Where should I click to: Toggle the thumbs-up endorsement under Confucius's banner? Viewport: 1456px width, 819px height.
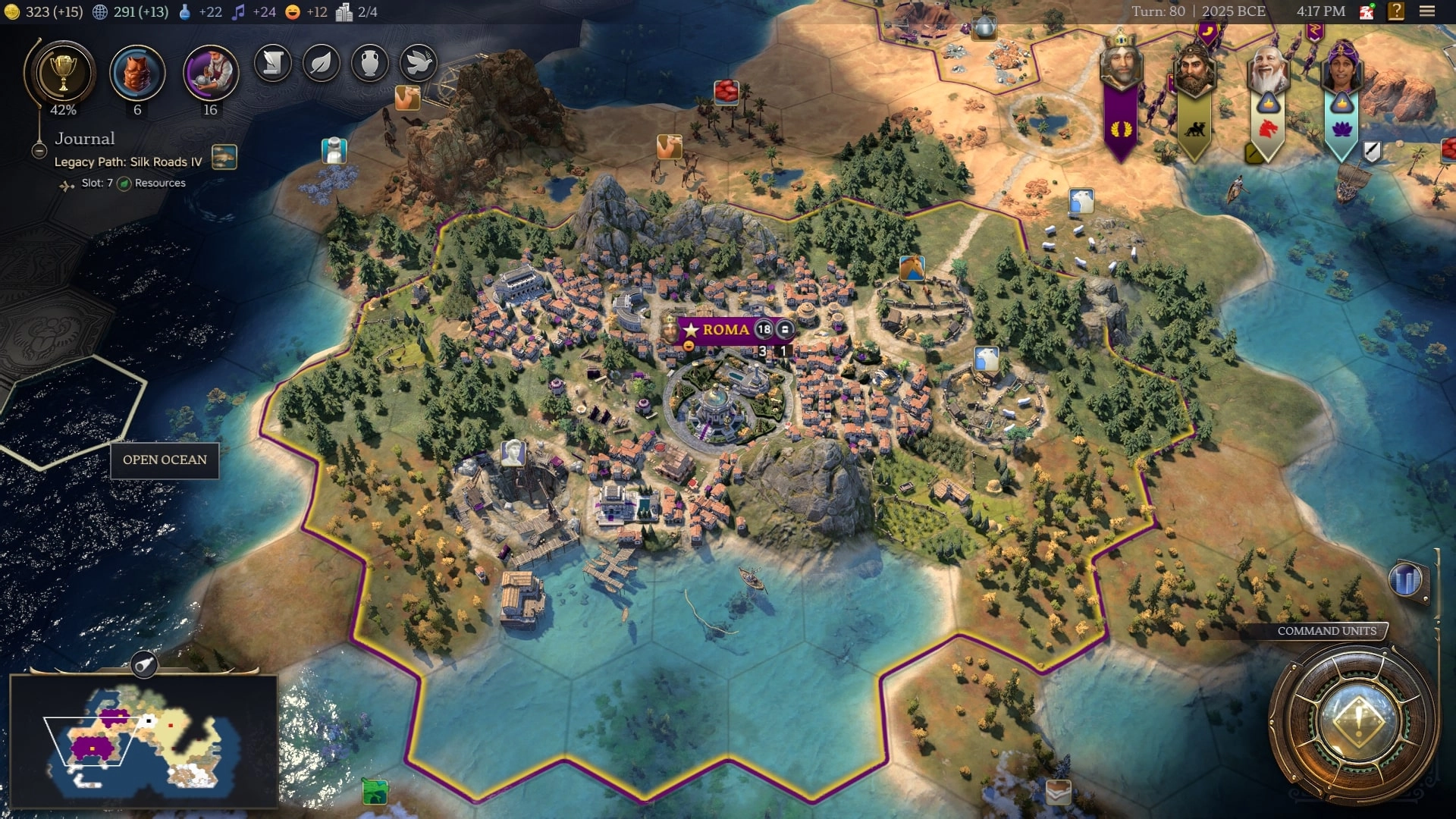point(1269,104)
